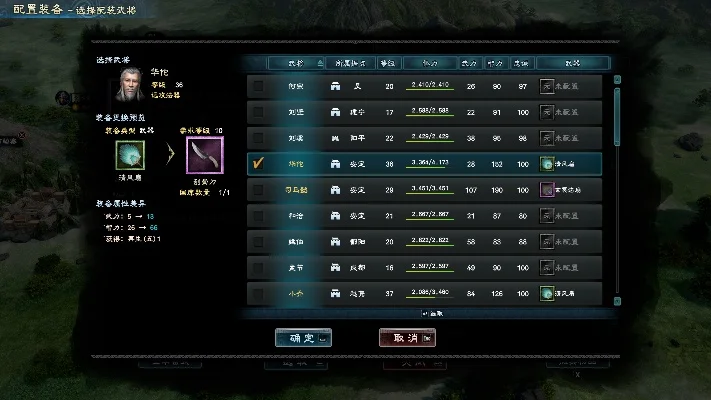This screenshot has height=400, width=711.
Task: Tick the checkbox on the first officer row
Action: coord(258,87)
